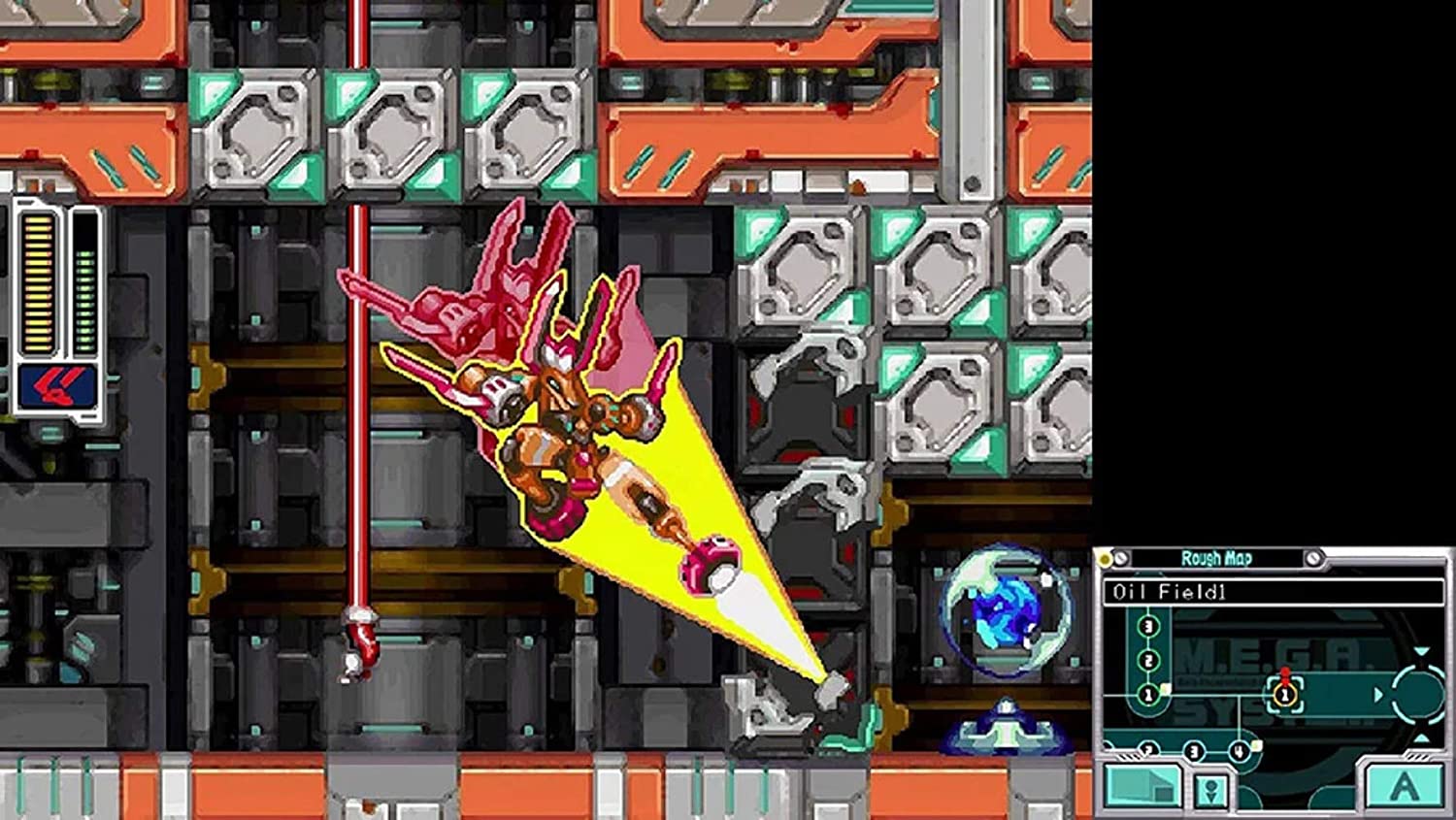Toggle map node 2 on the left branch
Viewport: 1456px width, 820px height.
click(x=1147, y=660)
